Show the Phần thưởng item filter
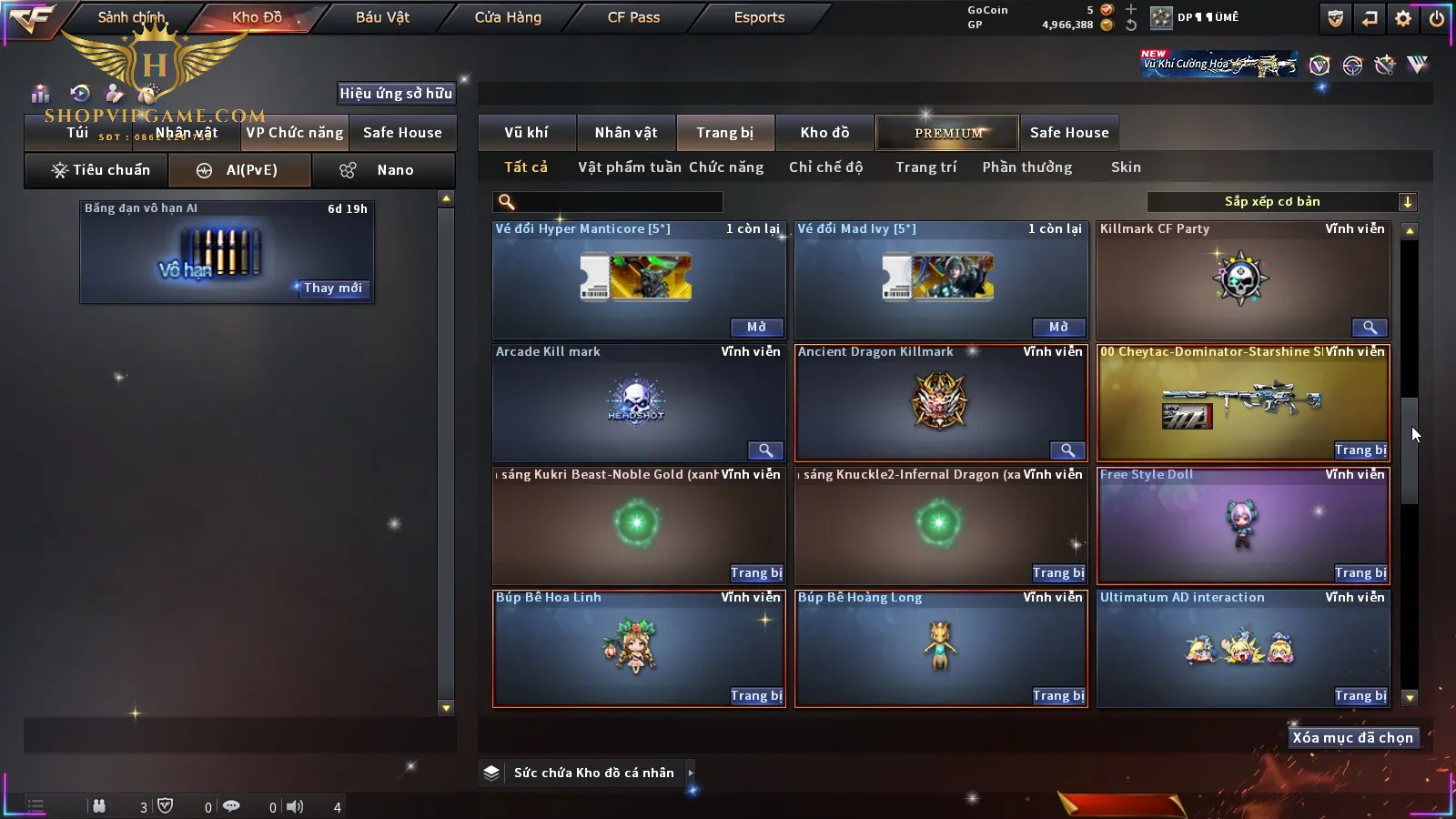 pos(1026,167)
